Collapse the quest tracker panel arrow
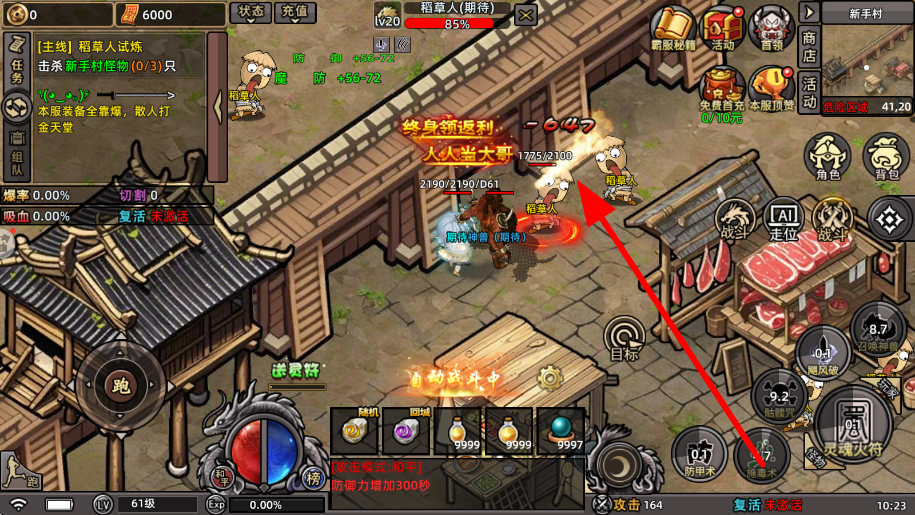Image resolution: width=915 pixels, height=515 pixels. coord(217,93)
